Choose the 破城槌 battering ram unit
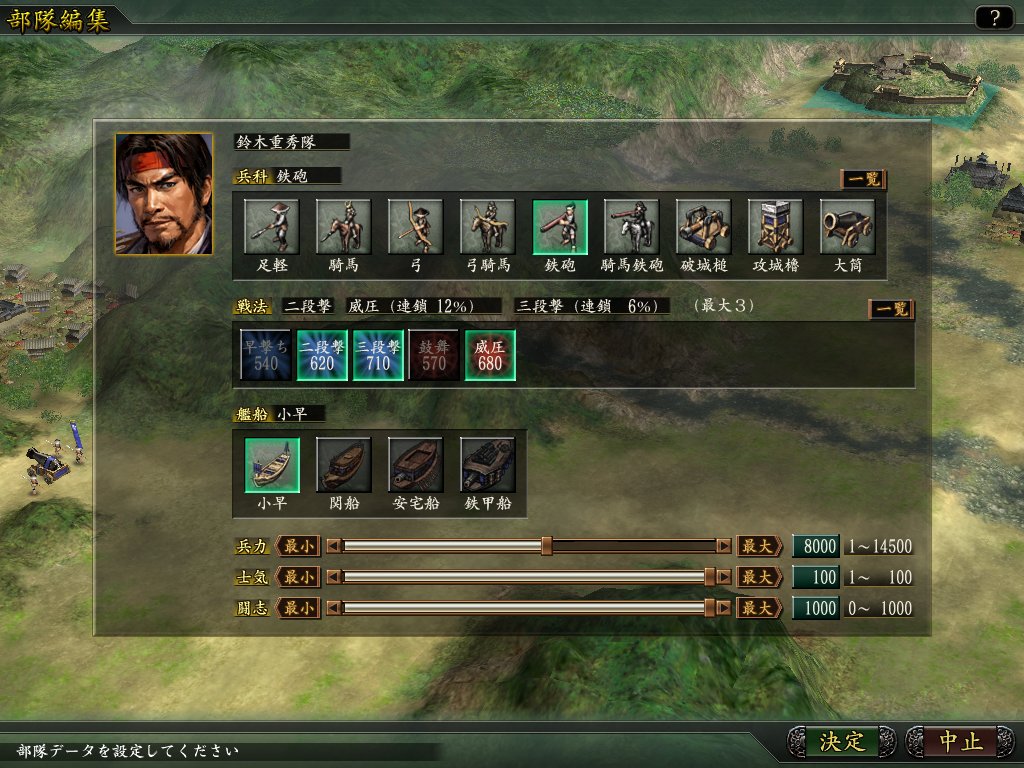The image size is (1024, 768). point(704,227)
